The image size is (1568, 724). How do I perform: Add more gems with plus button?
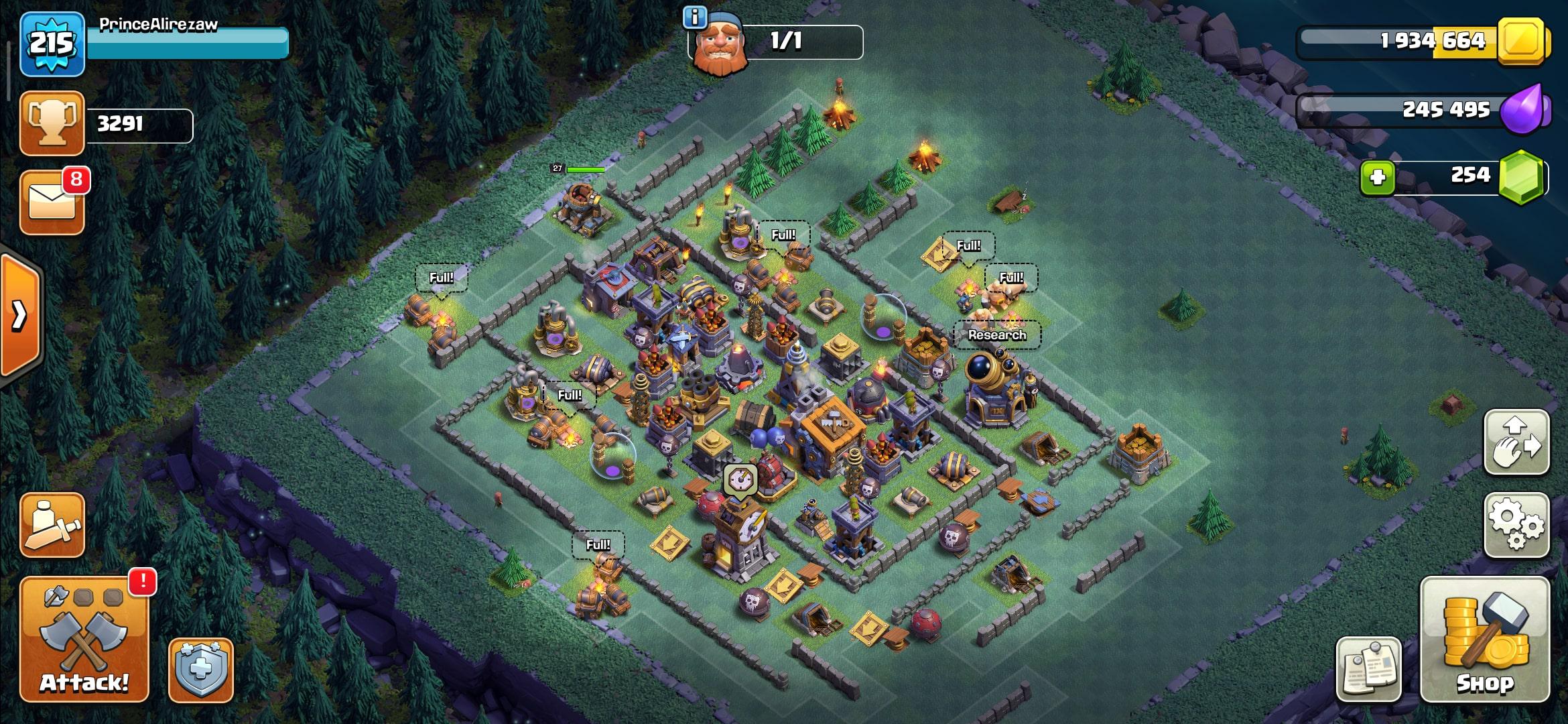click(1377, 178)
